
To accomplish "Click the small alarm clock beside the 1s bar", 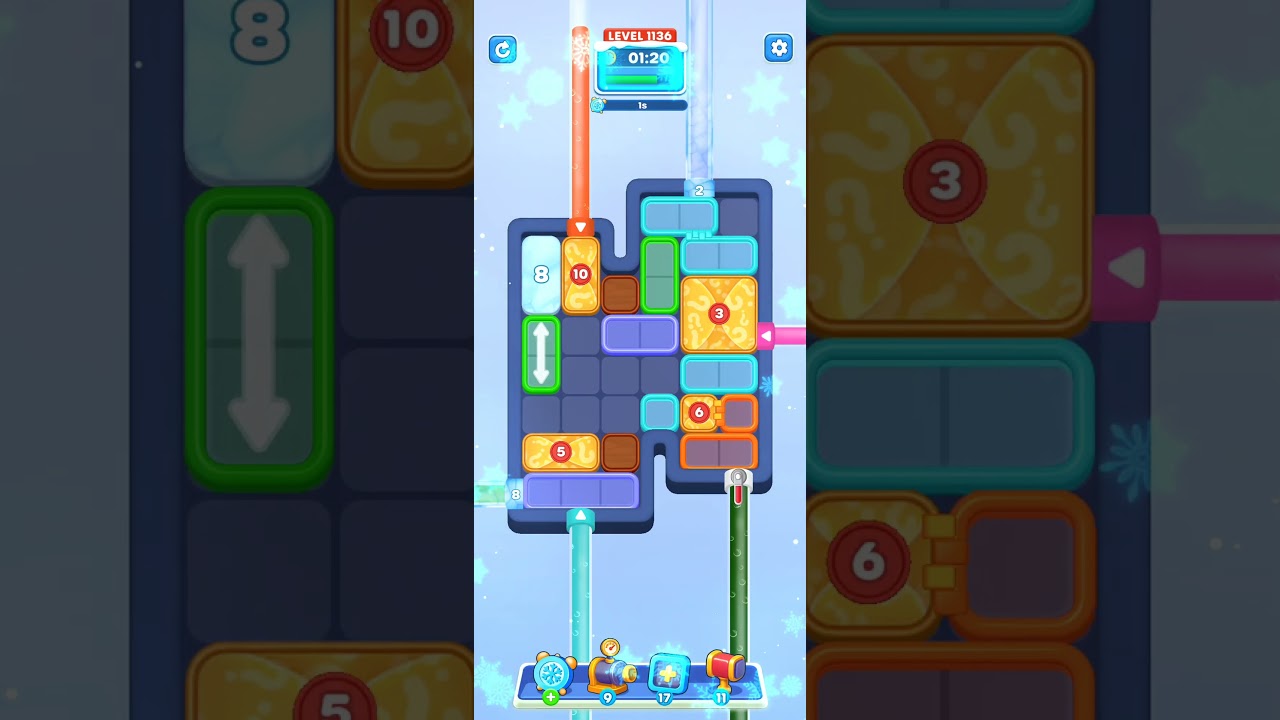I will coord(599,104).
